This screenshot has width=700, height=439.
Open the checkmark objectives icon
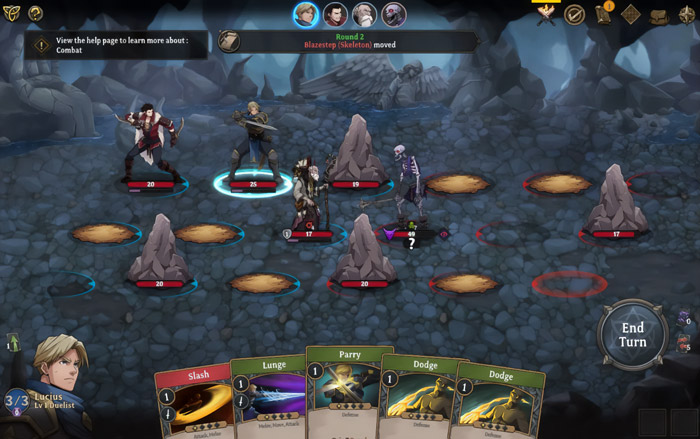click(x=574, y=14)
